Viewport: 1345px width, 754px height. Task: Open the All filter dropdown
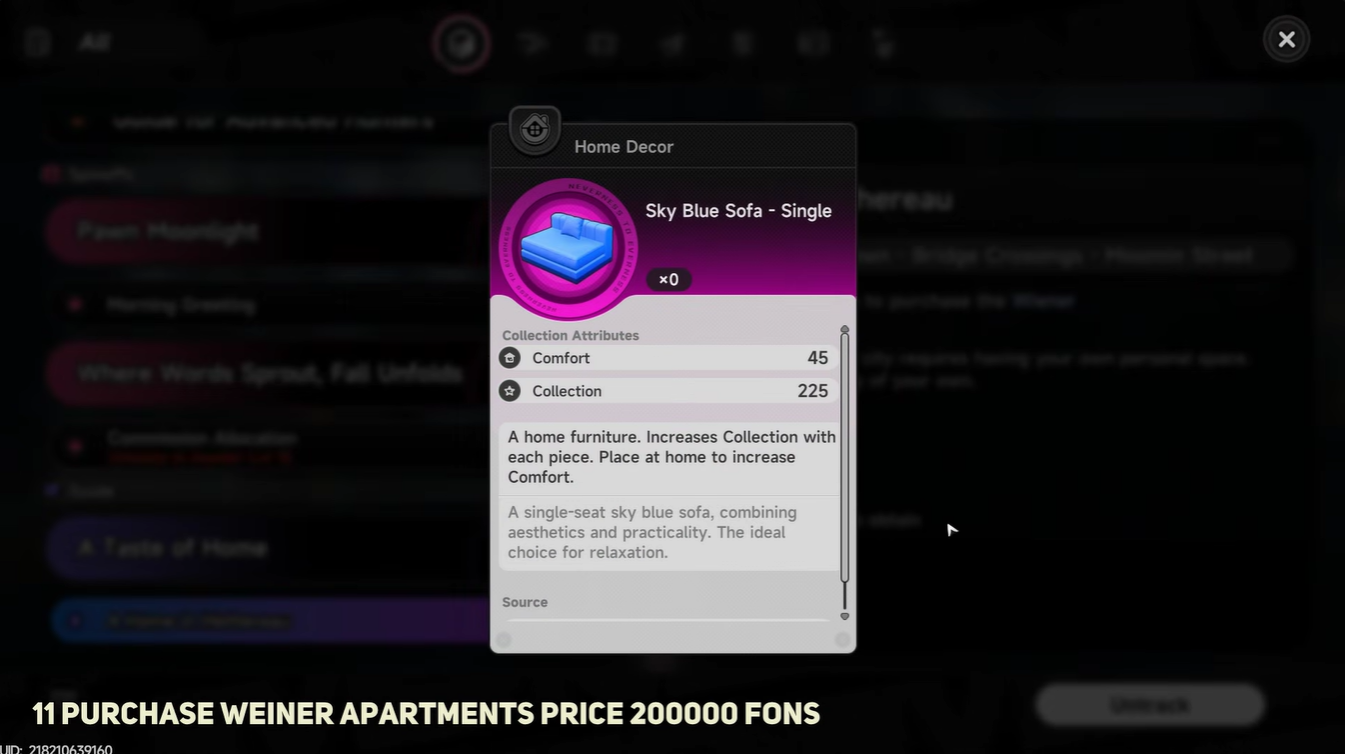[88, 42]
